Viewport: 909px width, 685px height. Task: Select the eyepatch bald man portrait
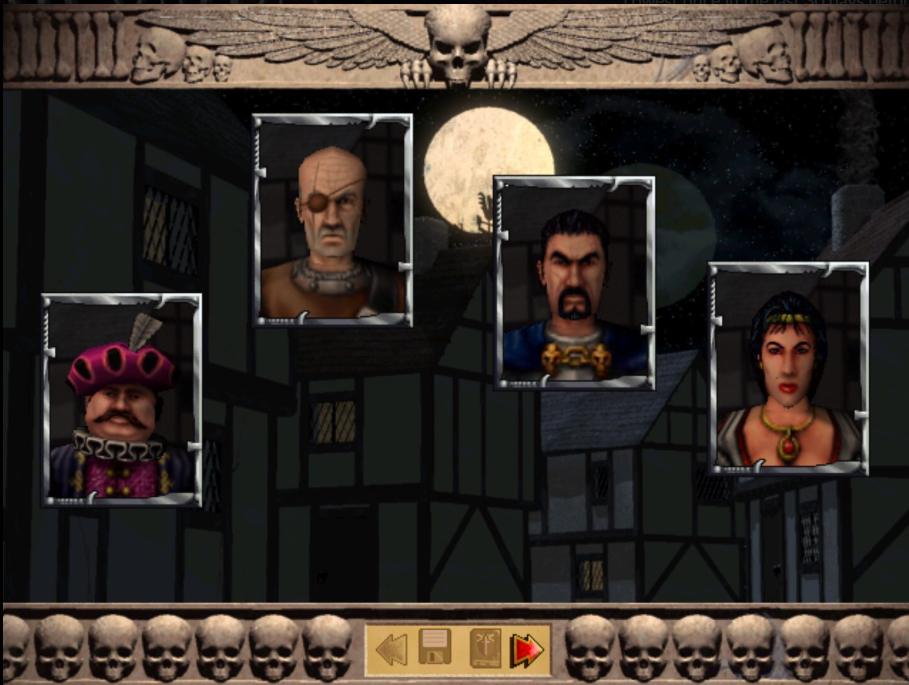(332, 220)
